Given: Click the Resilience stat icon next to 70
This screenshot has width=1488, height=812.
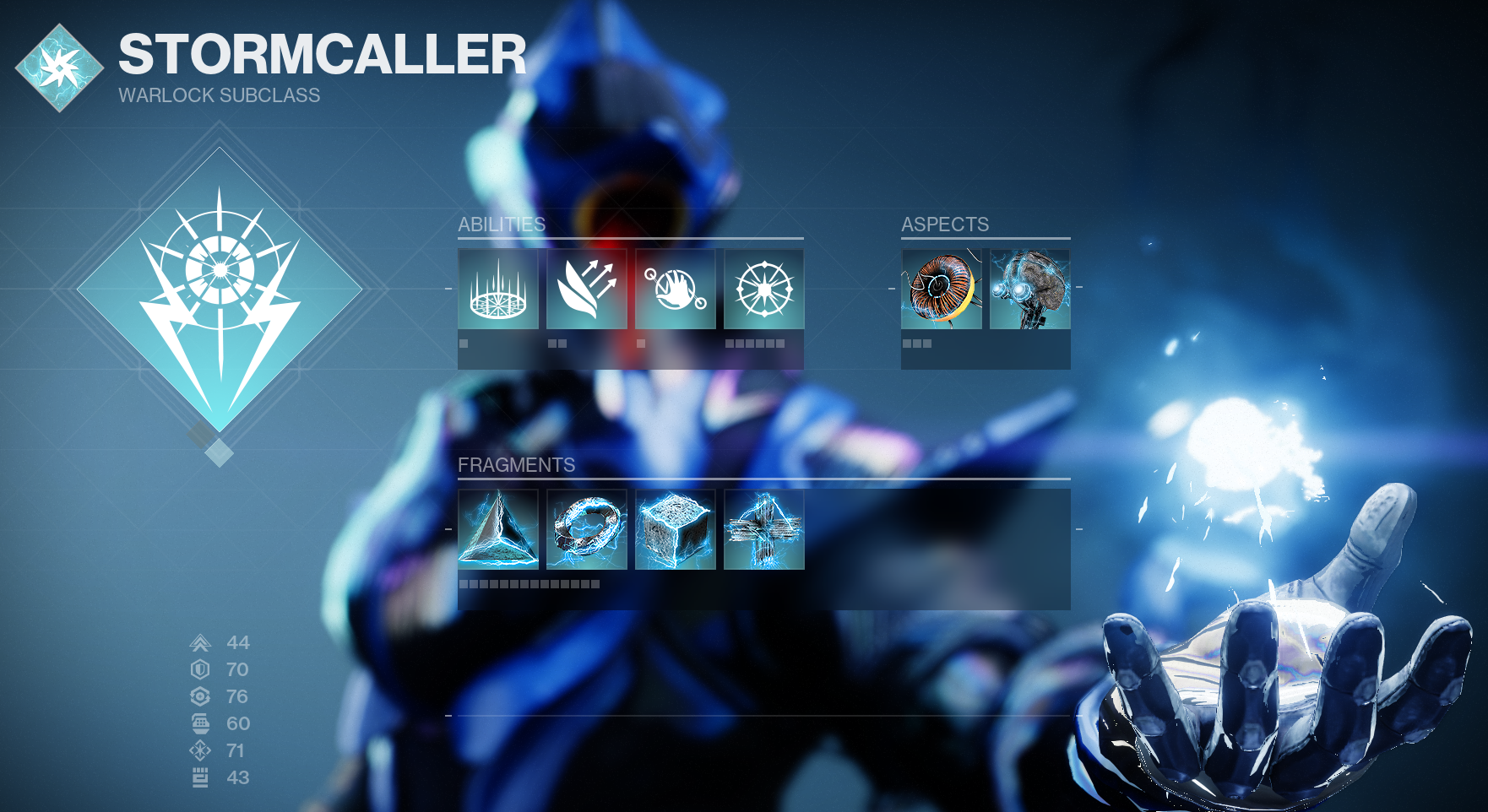Looking at the screenshot, I should point(201,670).
